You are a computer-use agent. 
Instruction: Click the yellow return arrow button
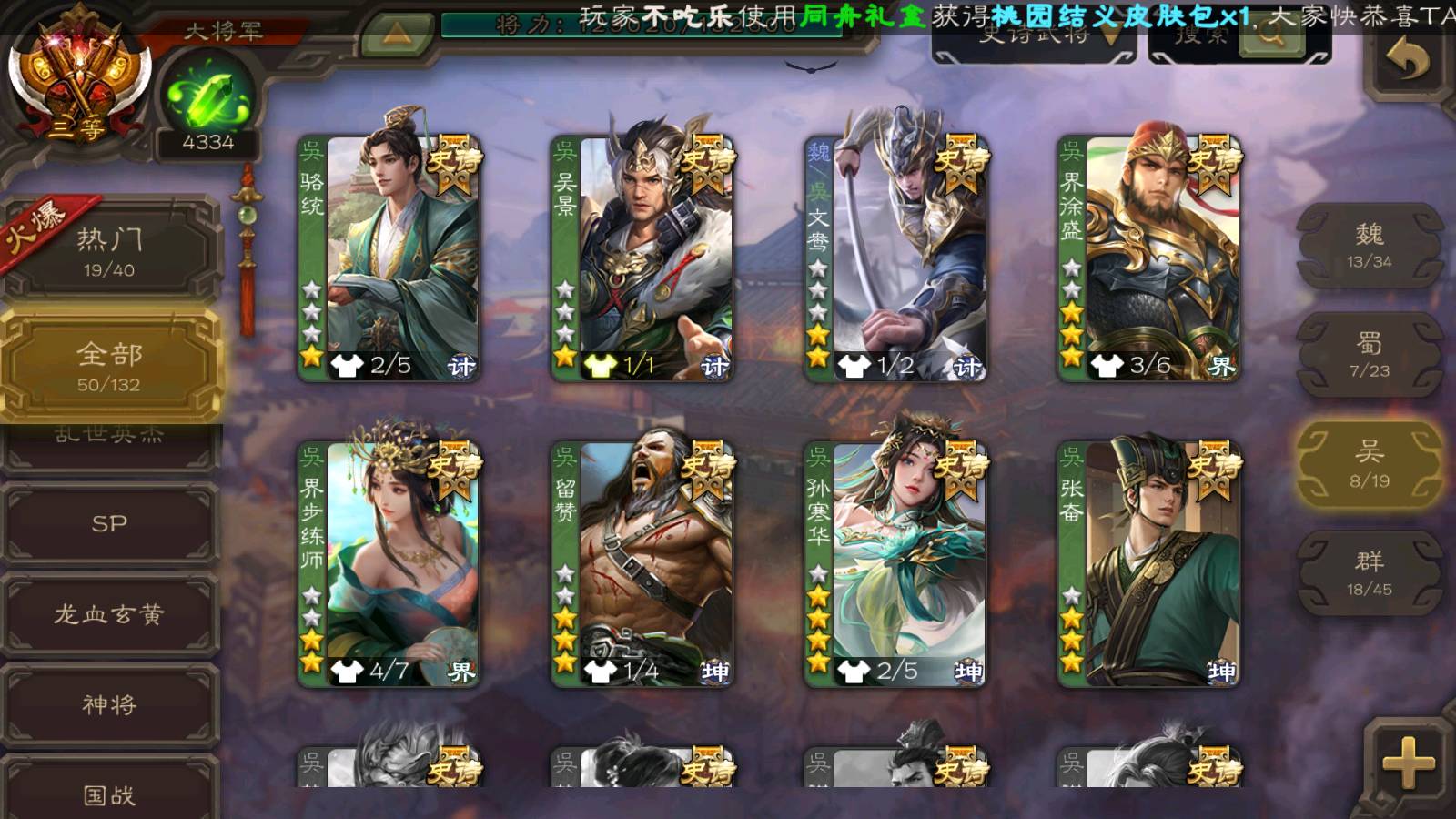tap(1407, 60)
